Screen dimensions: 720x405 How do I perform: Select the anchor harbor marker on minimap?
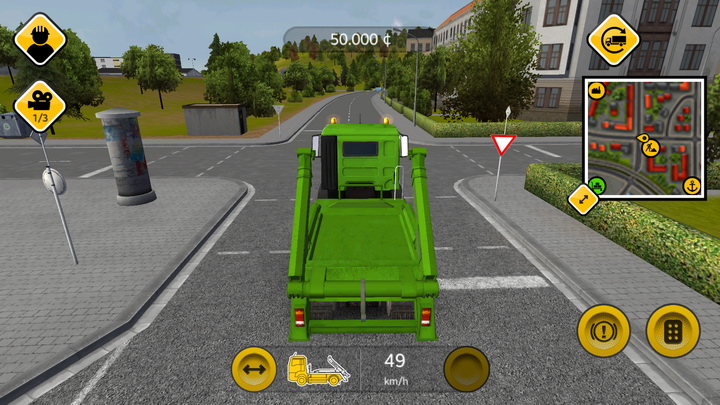691,185
